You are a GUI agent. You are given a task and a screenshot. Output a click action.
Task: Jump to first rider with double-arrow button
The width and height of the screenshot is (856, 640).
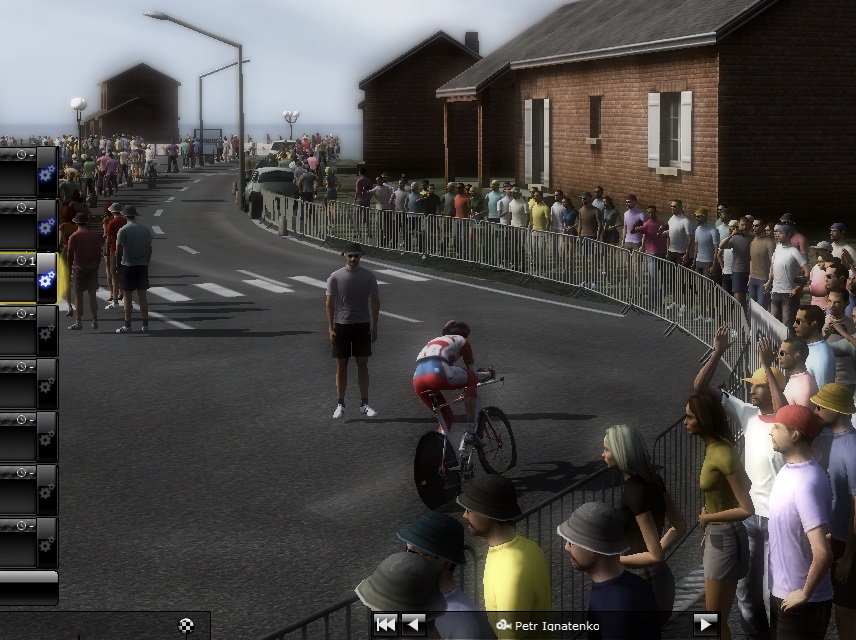click(386, 625)
